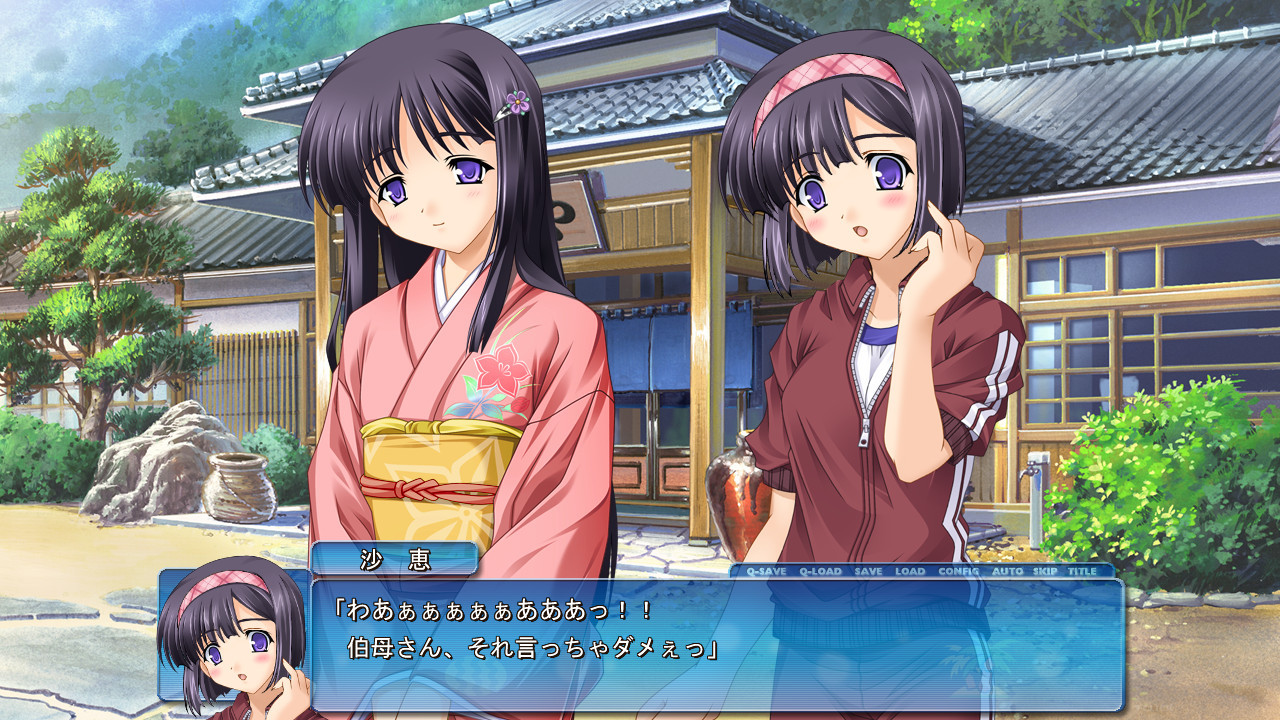Click the large vase near the entrance
Screen dimensions: 1280x720
(737, 495)
